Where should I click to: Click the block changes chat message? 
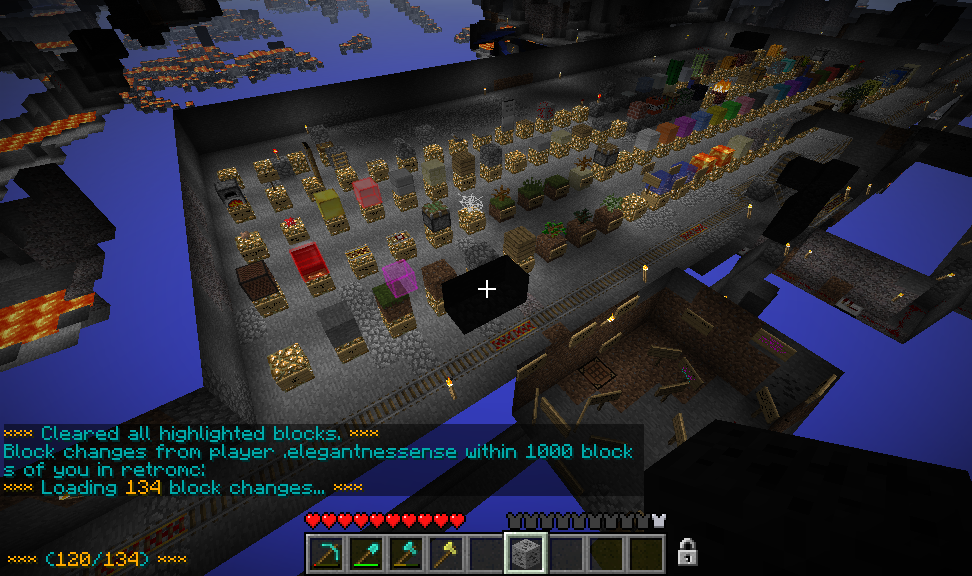tap(318, 460)
